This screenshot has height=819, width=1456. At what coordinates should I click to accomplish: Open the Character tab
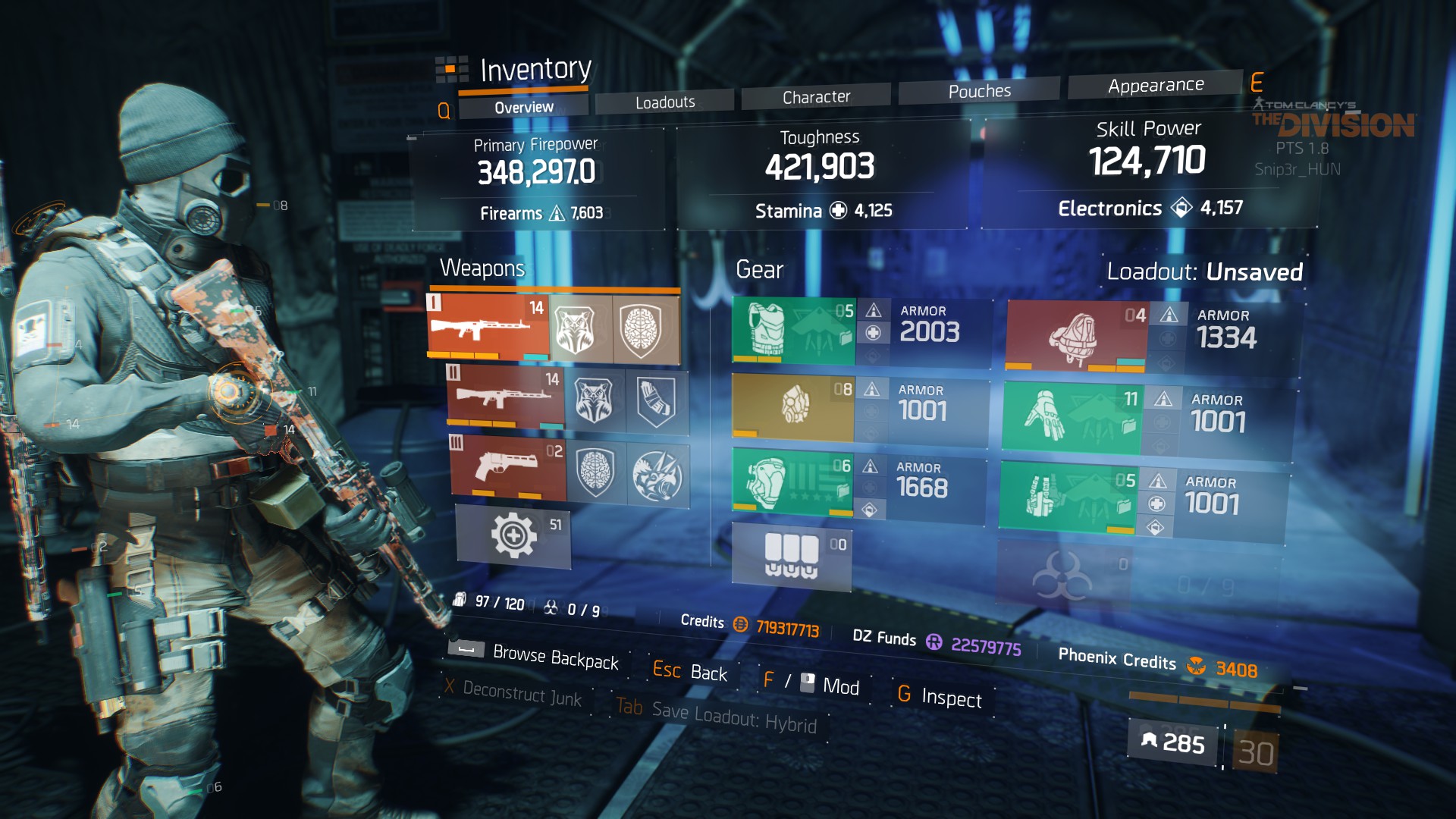[x=816, y=97]
